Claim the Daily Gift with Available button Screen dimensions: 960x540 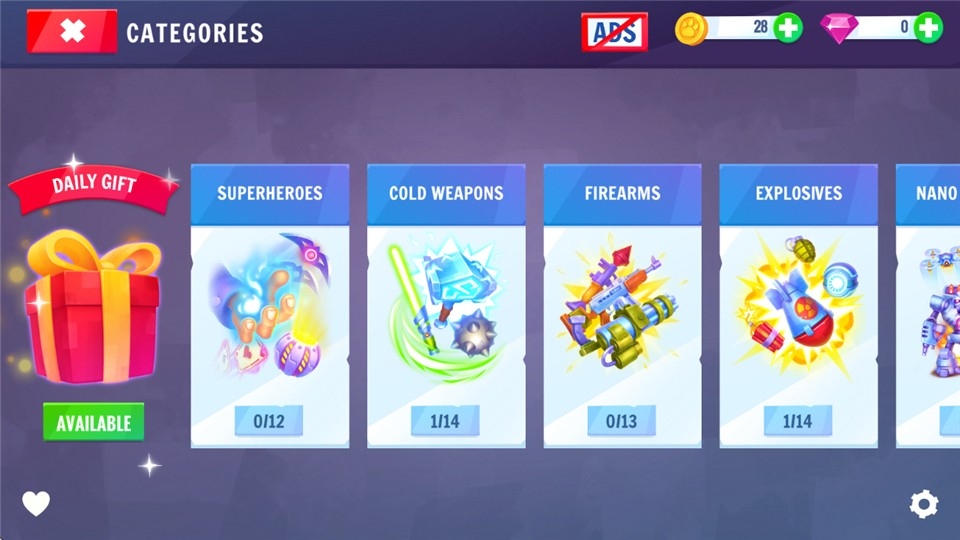point(93,422)
